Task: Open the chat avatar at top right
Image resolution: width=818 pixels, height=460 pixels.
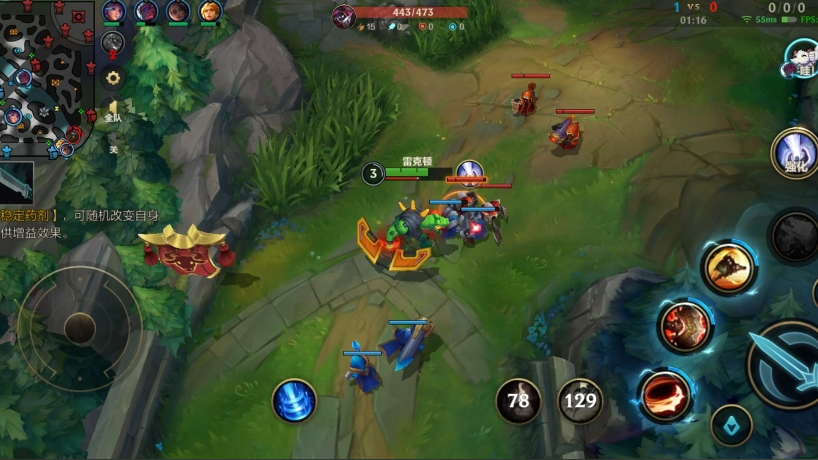Action: pos(802,58)
